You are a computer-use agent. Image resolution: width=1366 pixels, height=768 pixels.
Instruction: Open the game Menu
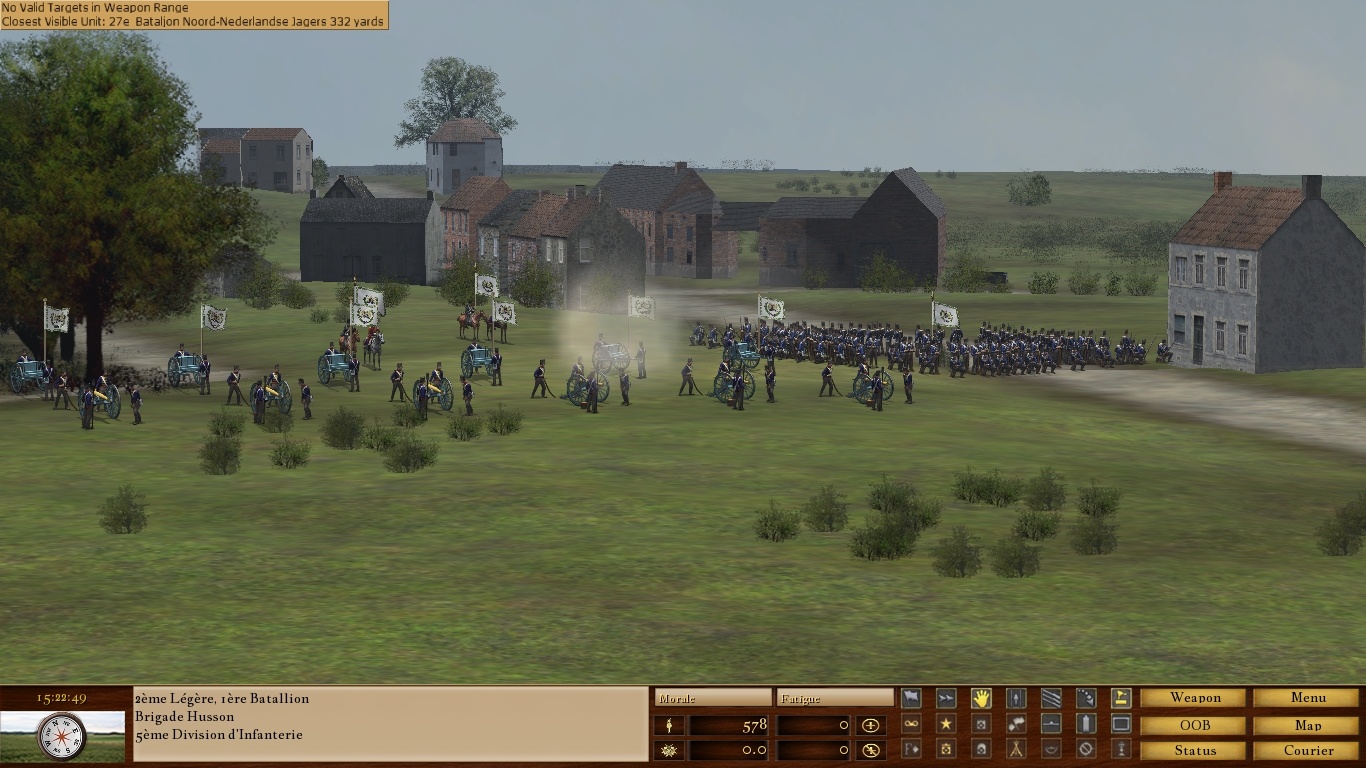click(x=1308, y=698)
